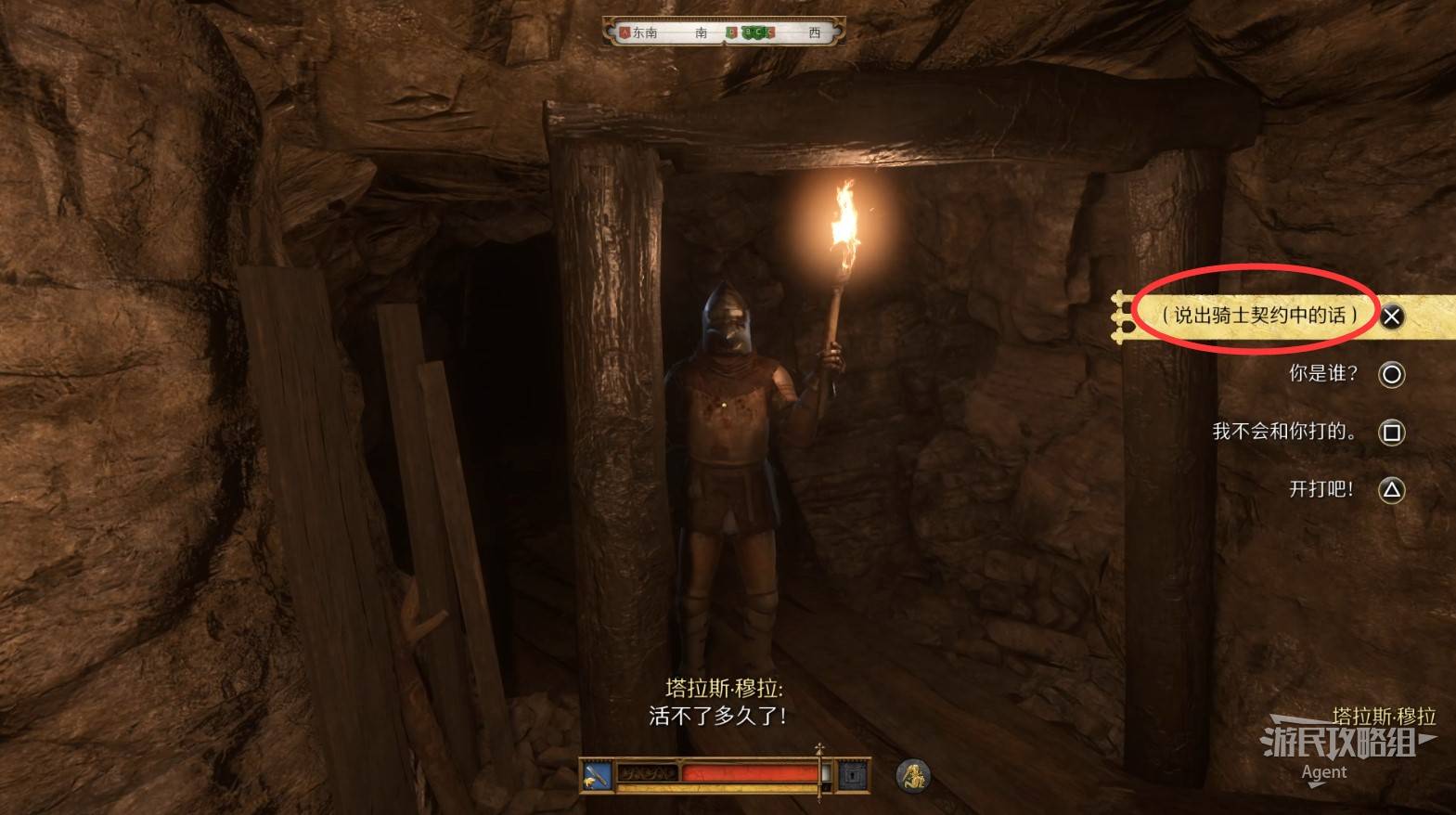Pick the "开打吧!" fight option
The image size is (1456, 815).
[1321, 489]
